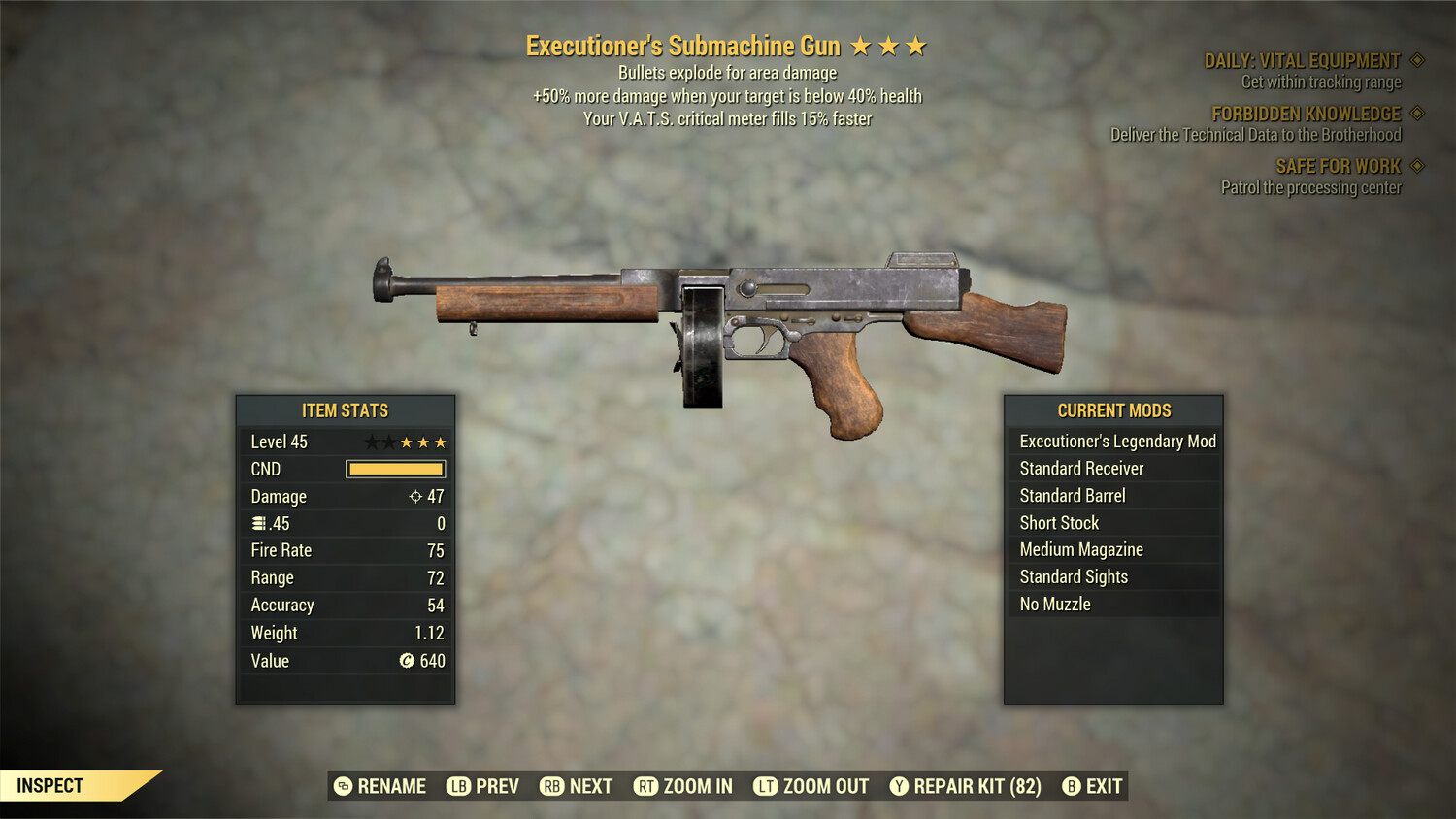Click the RB icon beside Next
Image resolution: width=1456 pixels, height=819 pixels.
549,786
